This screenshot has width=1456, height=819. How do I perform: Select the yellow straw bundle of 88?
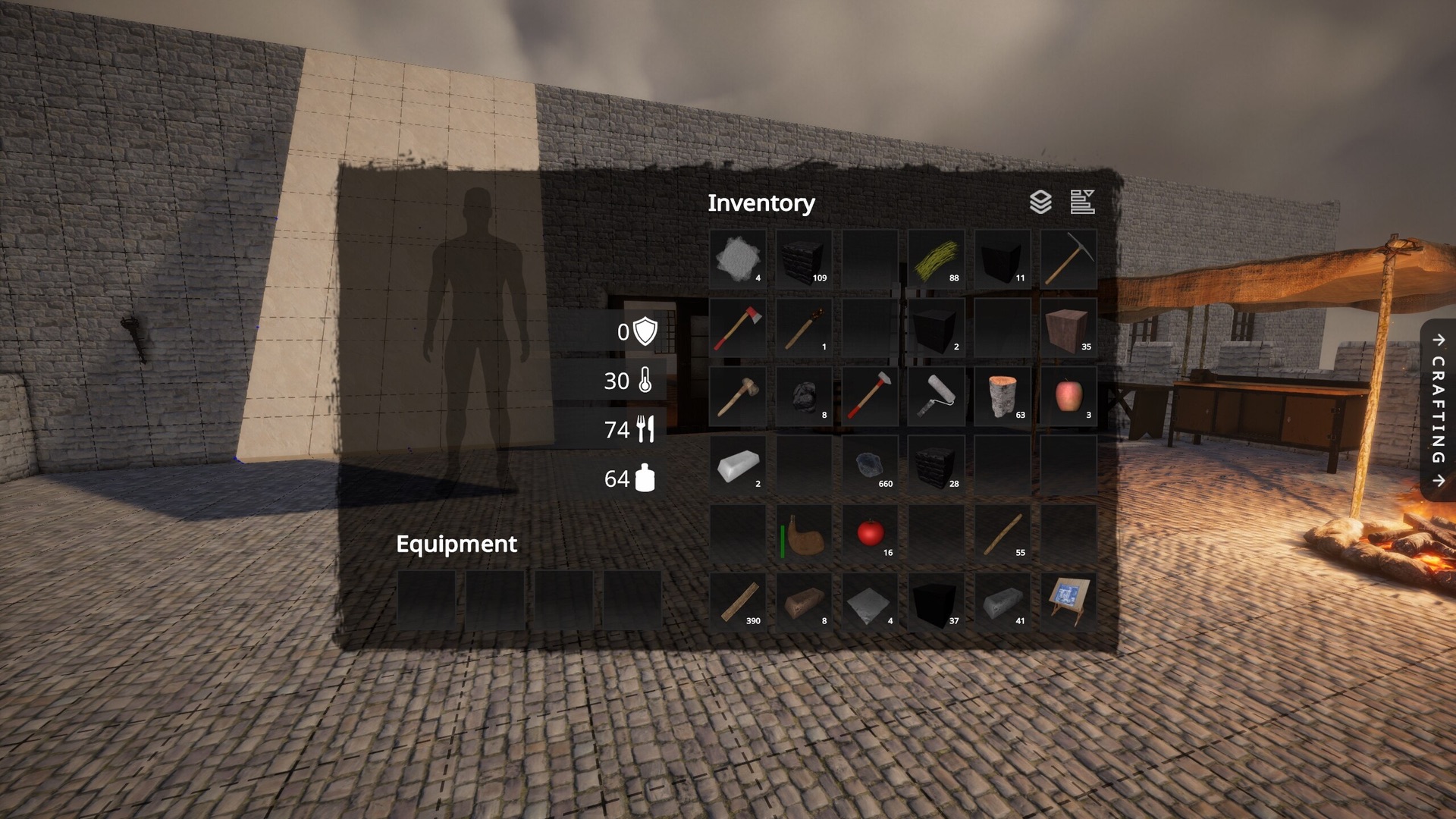point(936,259)
